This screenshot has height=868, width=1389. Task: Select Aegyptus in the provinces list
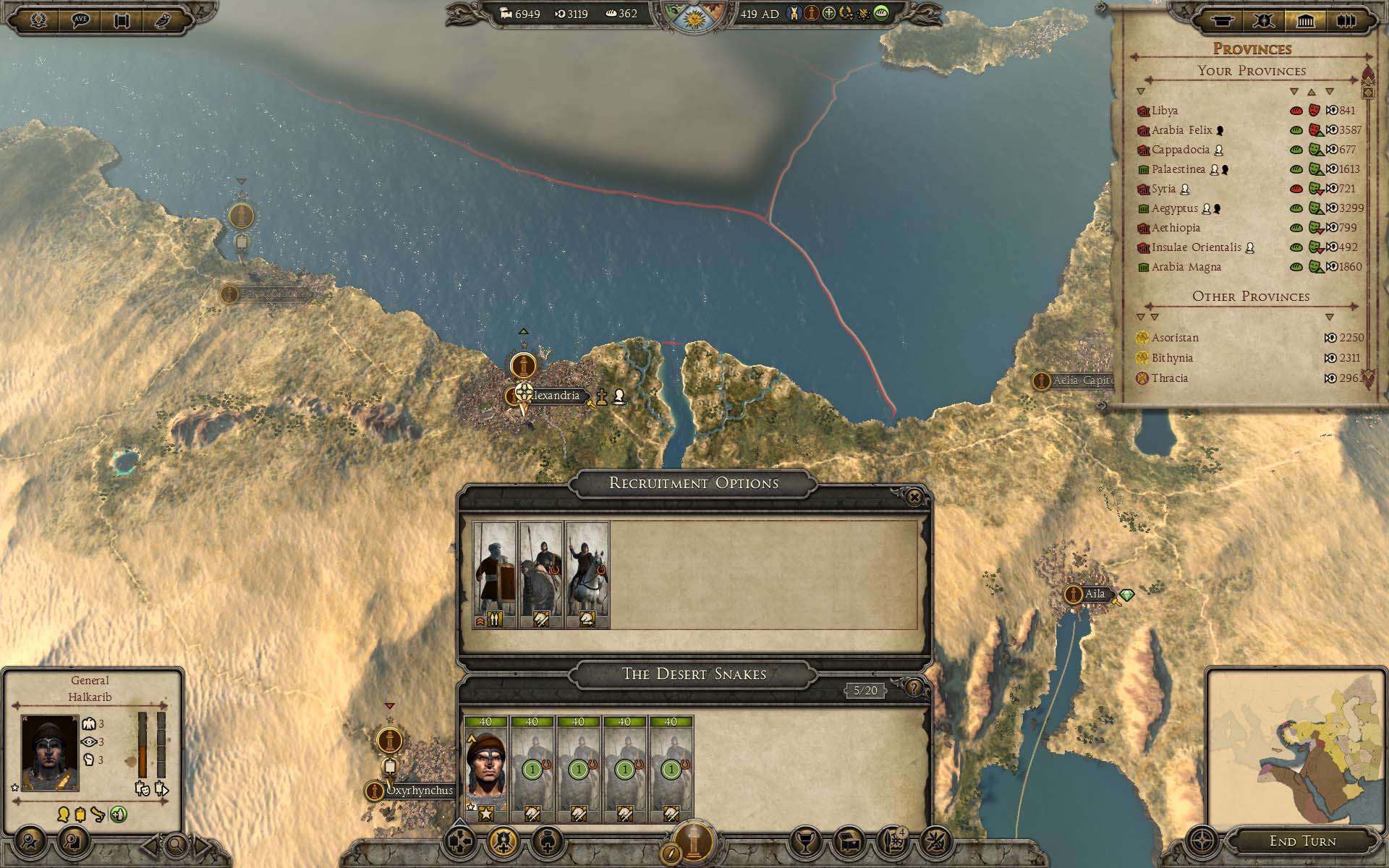click(1174, 208)
